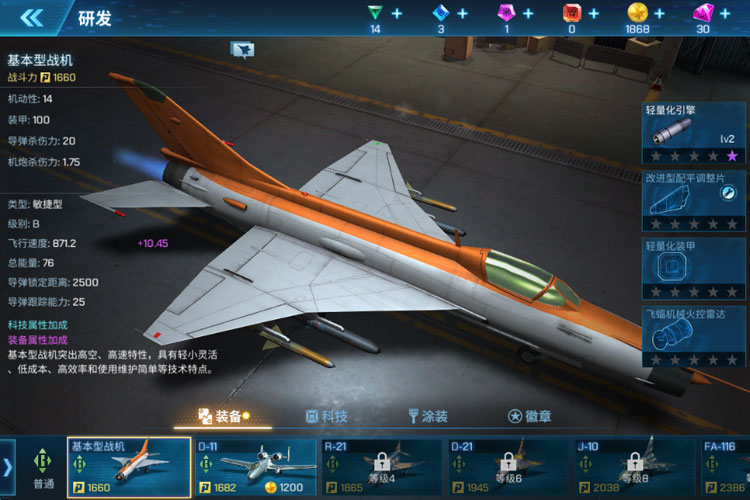Image resolution: width=750 pixels, height=500 pixels.
Task: Add more green gems with the plus
Action: point(397,14)
